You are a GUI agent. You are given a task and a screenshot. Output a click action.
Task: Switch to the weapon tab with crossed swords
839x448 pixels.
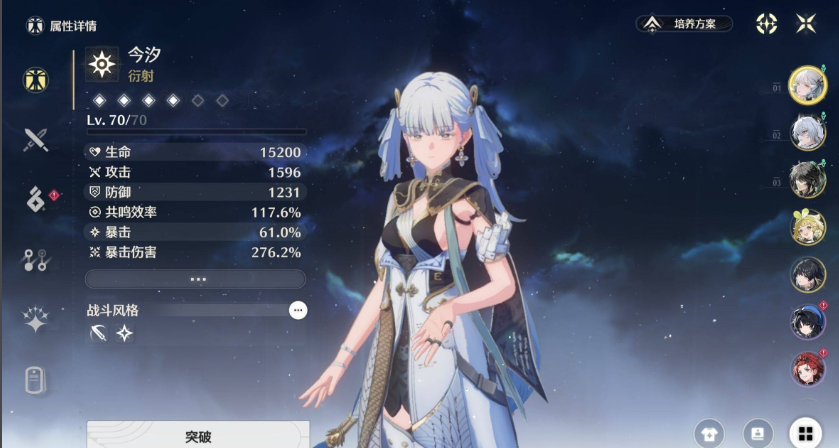pos(36,139)
